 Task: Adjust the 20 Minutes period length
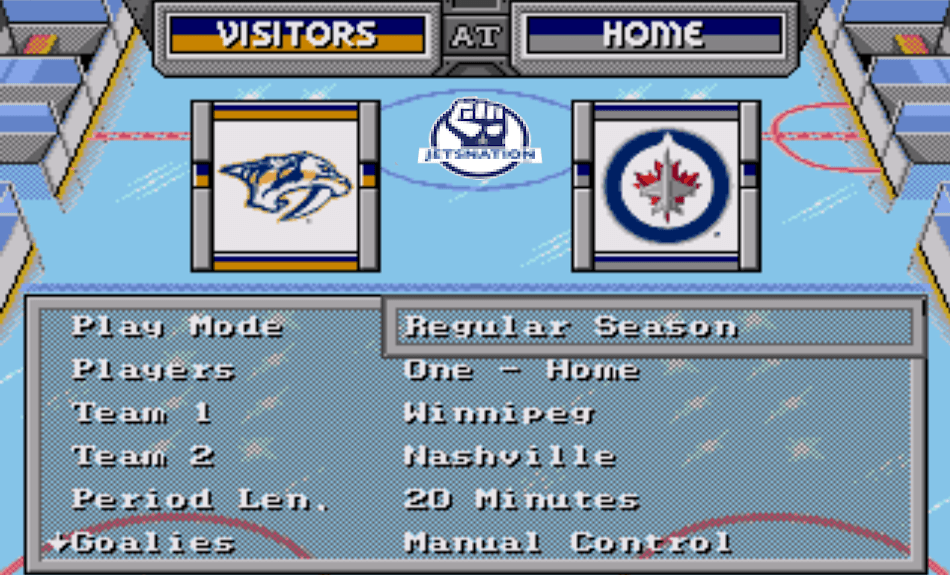pyautogui.click(x=521, y=499)
